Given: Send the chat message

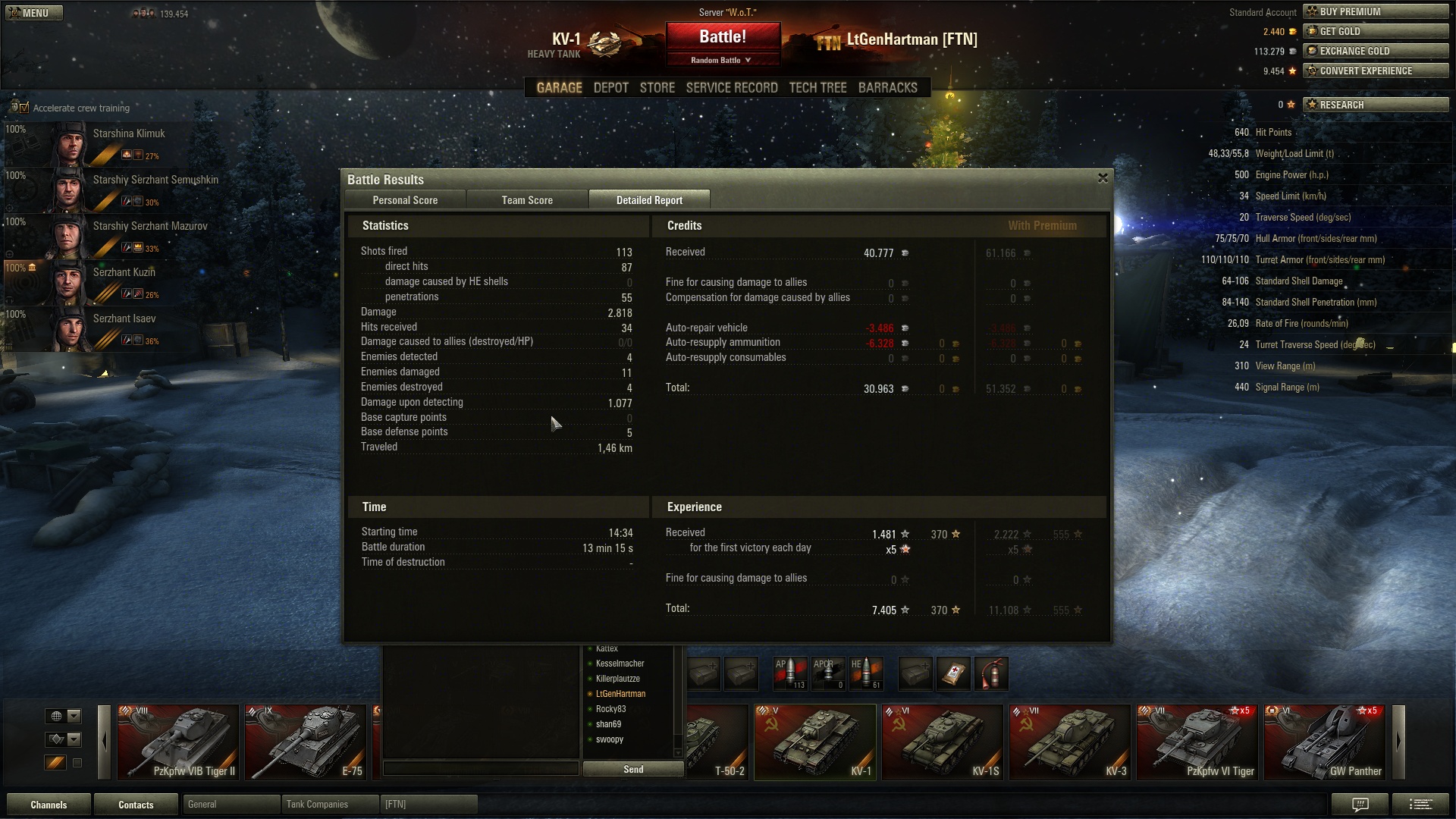Looking at the screenshot, I should click(x=632, y=769).
